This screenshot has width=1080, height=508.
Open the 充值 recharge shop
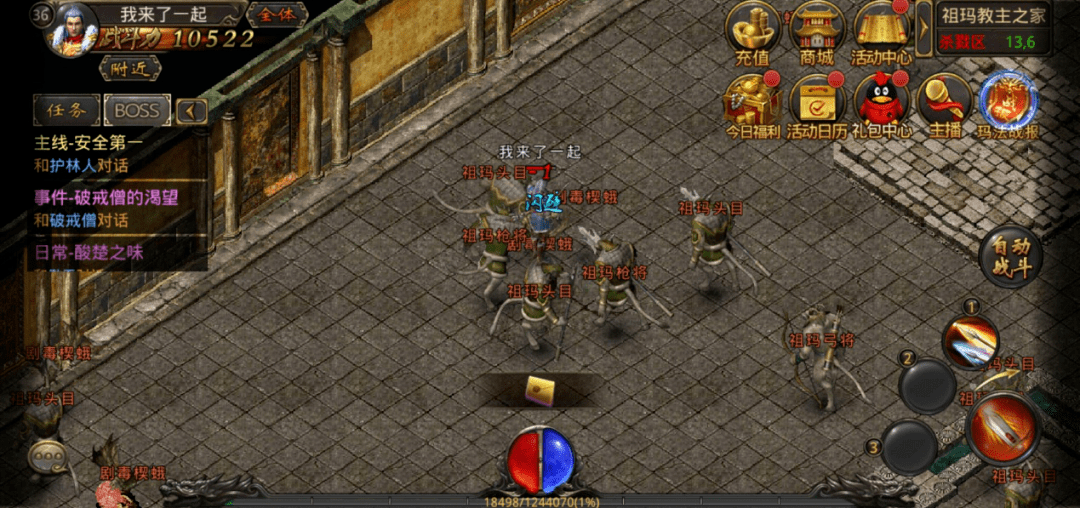point(753,33)
